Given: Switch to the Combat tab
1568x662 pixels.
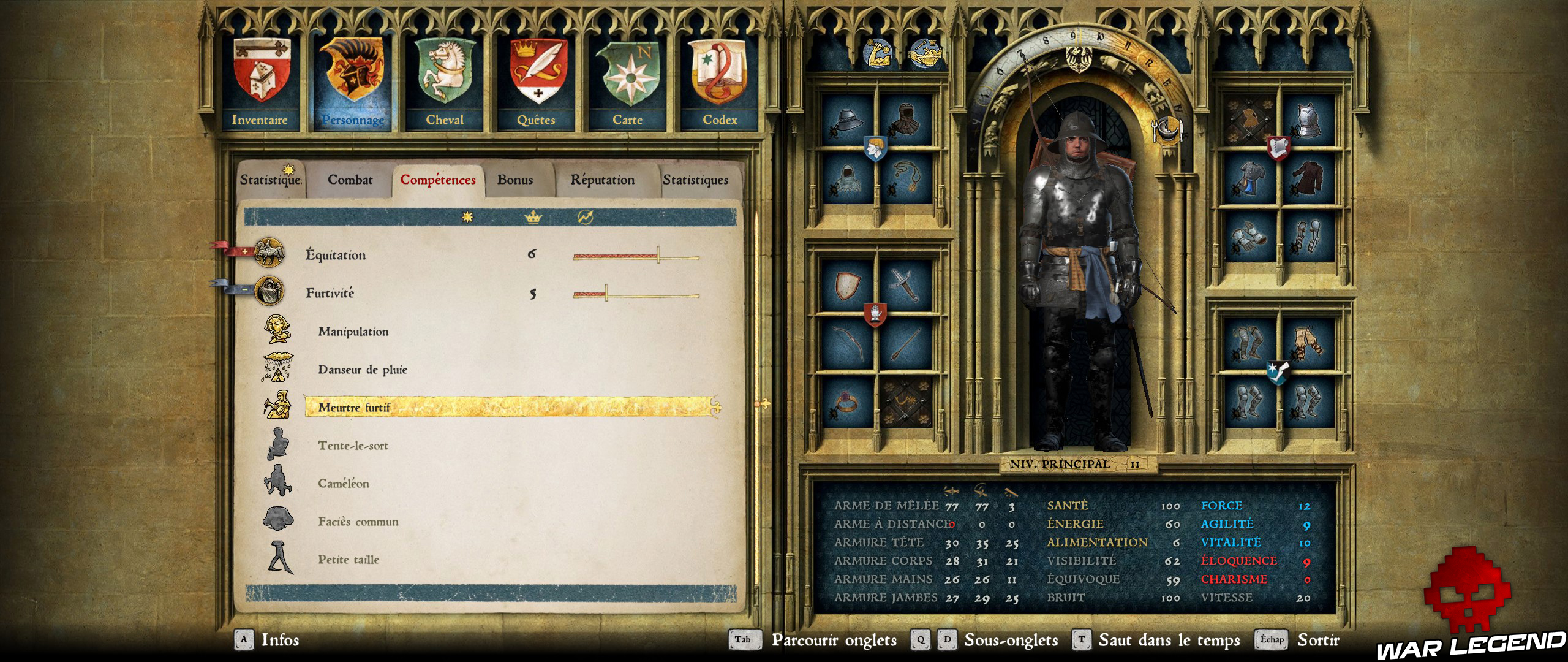Looking at the screenshot, I should point(349,180).
